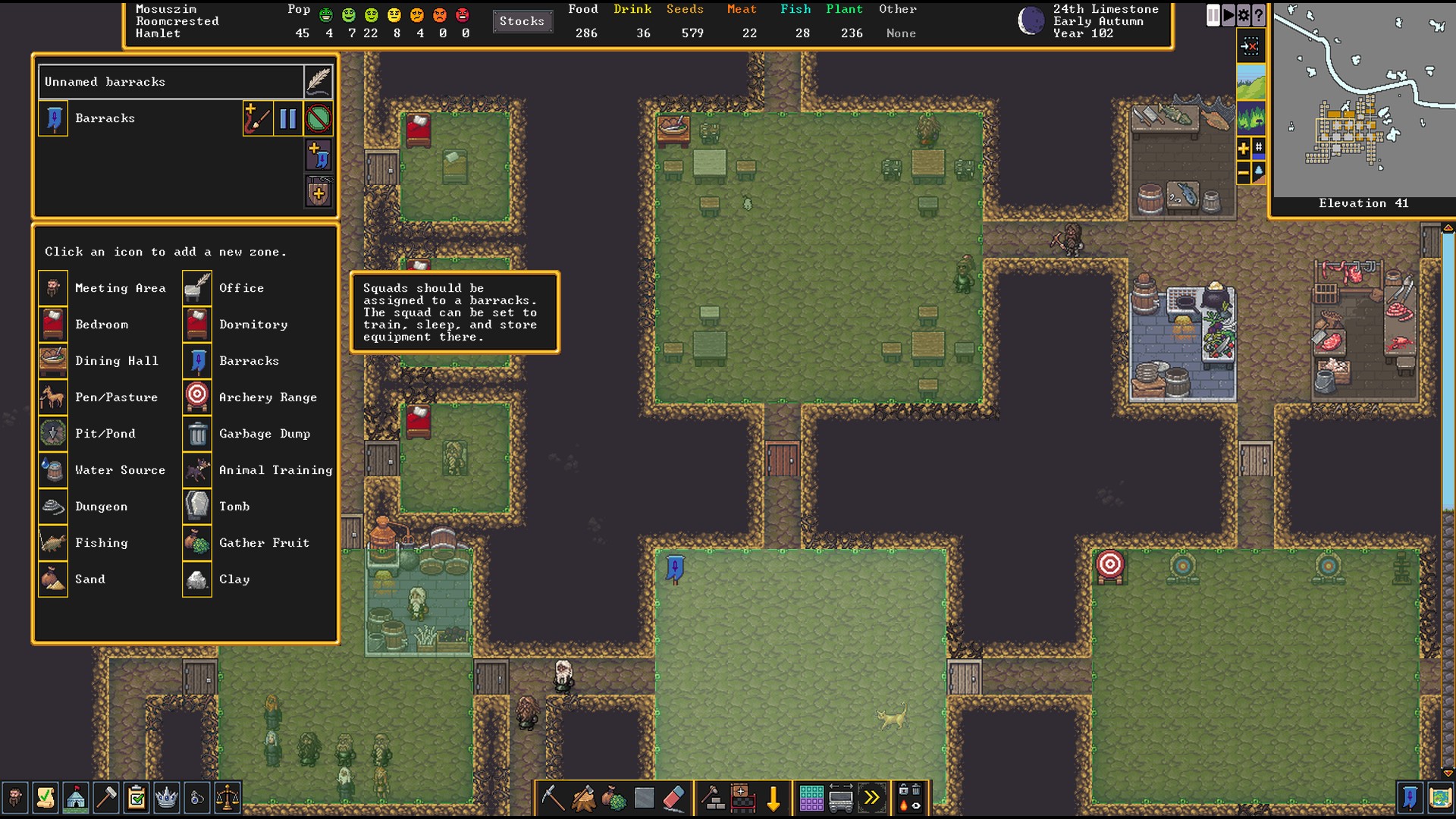Open the labor menu scroll icon
This screenshot has height=819, width=1456.
46,799
